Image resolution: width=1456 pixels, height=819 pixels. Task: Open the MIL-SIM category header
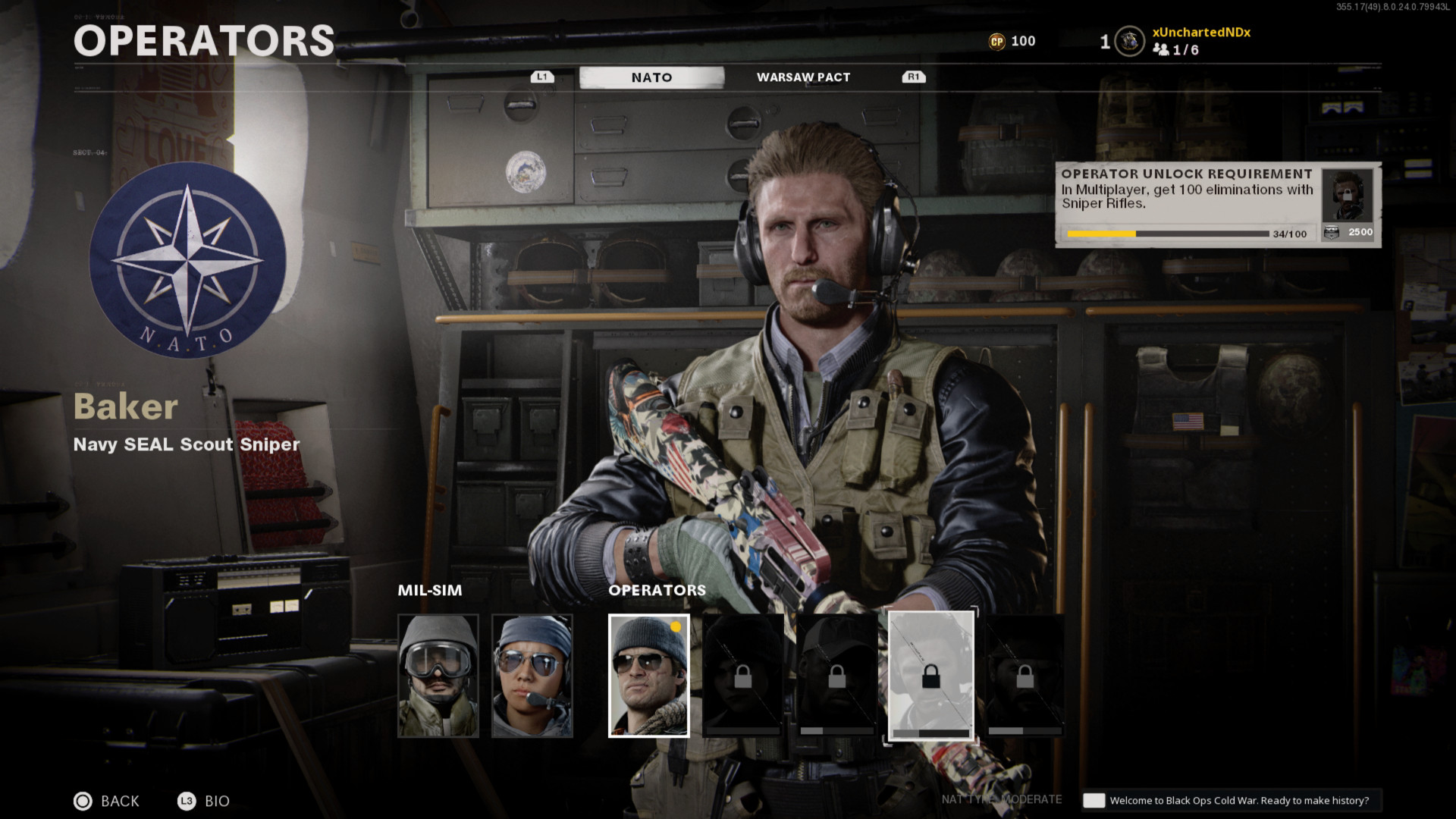tap(430, 590)
